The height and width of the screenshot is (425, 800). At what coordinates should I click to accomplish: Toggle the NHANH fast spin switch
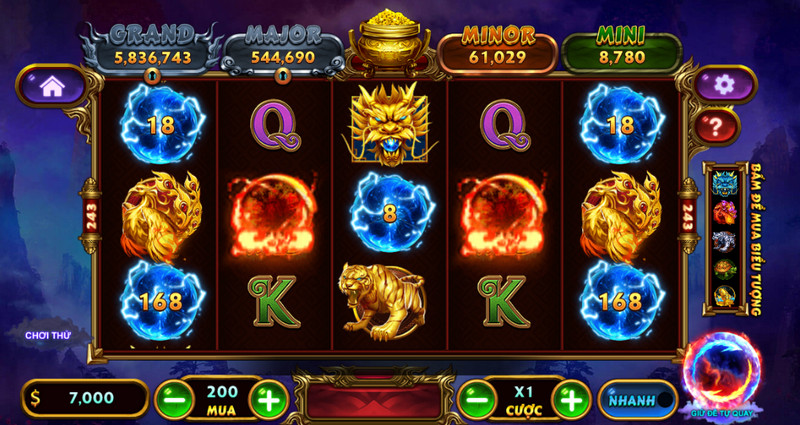638,400
